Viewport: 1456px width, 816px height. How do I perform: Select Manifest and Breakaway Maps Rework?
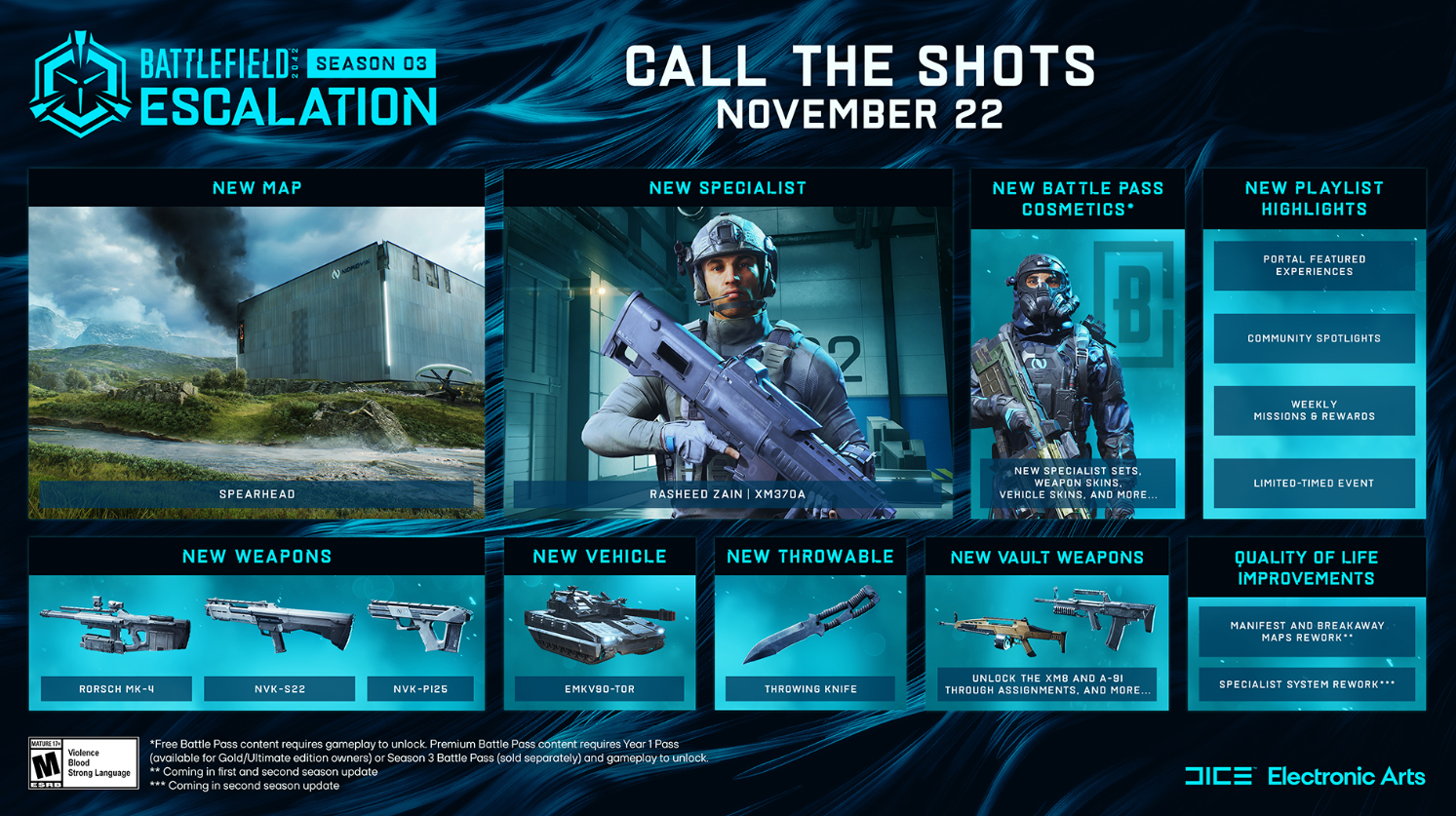point(1307,631)
